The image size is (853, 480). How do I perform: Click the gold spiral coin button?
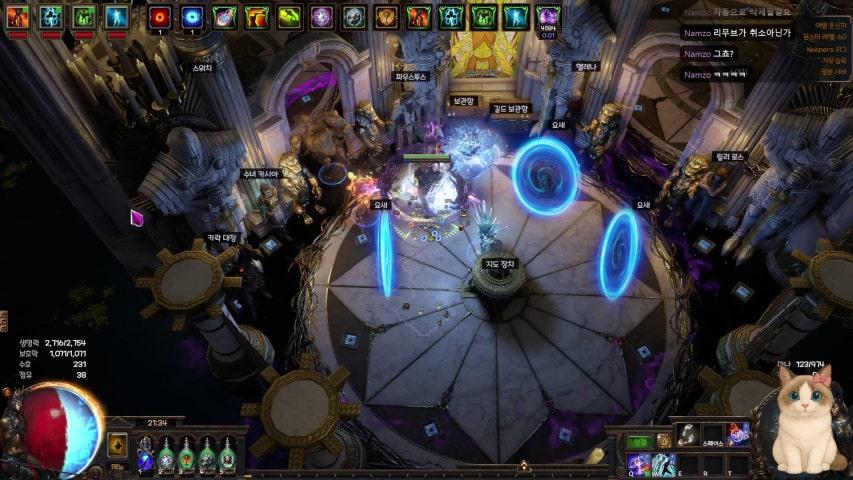663,441
